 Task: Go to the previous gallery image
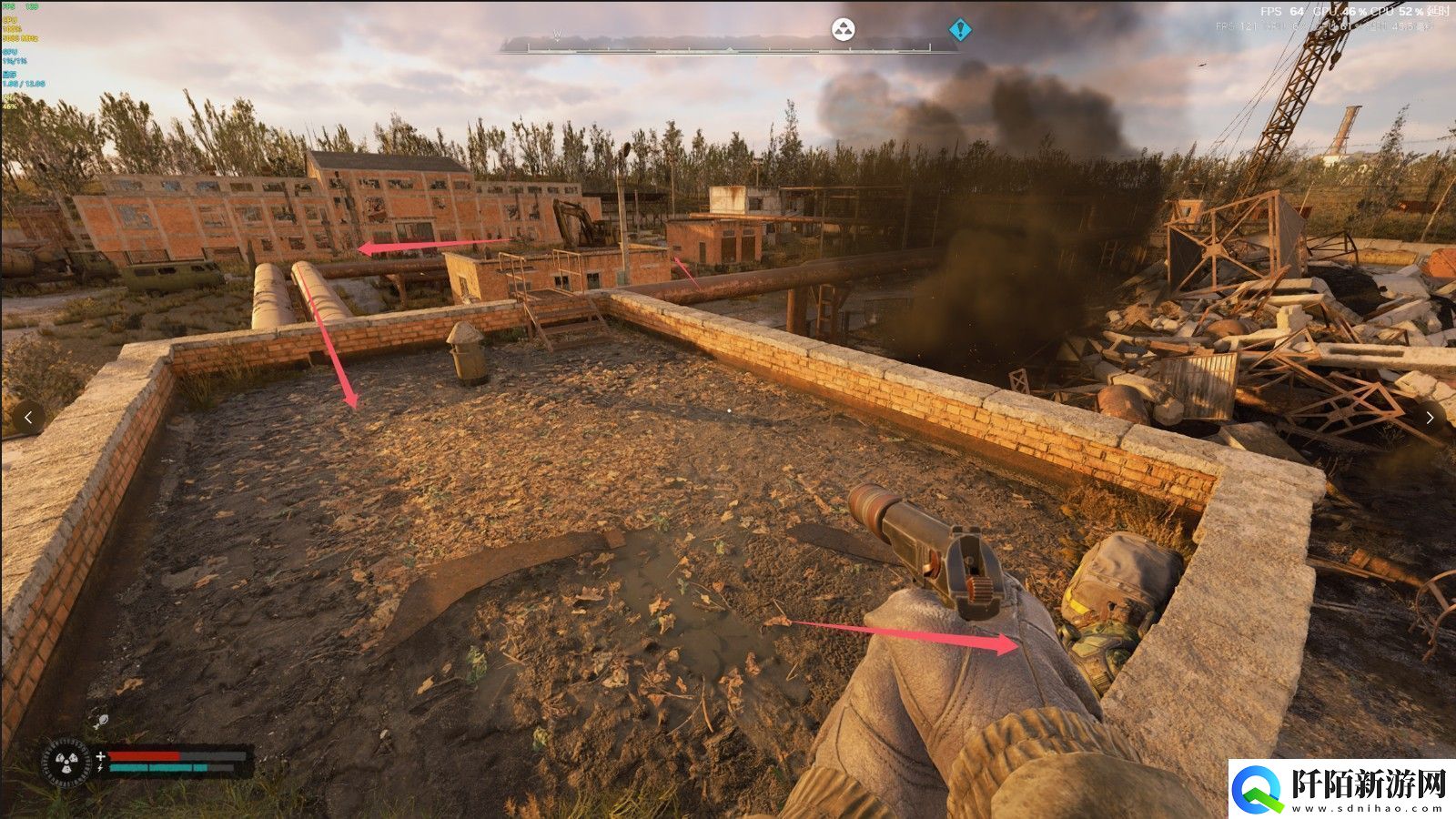click(28, 418)
